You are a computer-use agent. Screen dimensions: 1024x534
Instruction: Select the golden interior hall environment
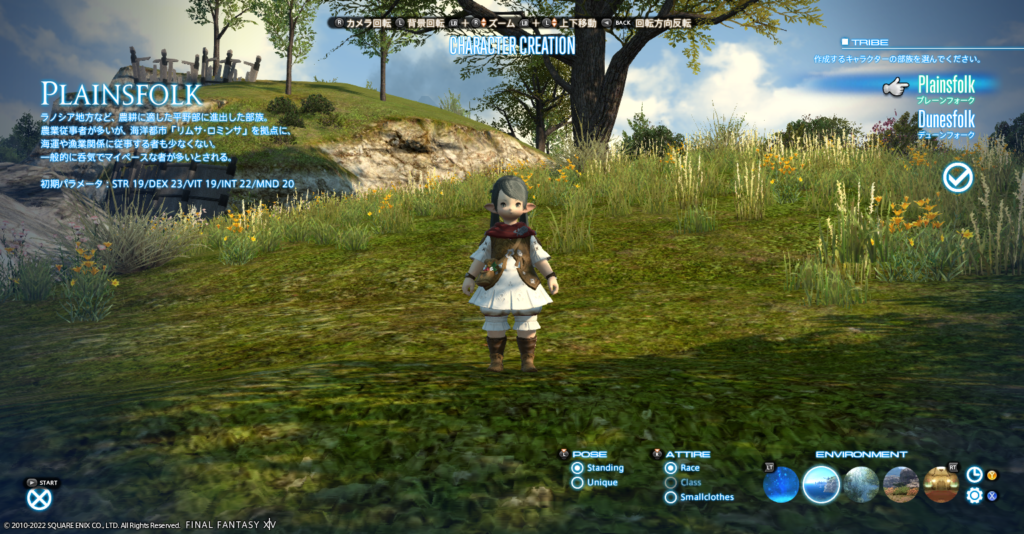coord(941,485)
